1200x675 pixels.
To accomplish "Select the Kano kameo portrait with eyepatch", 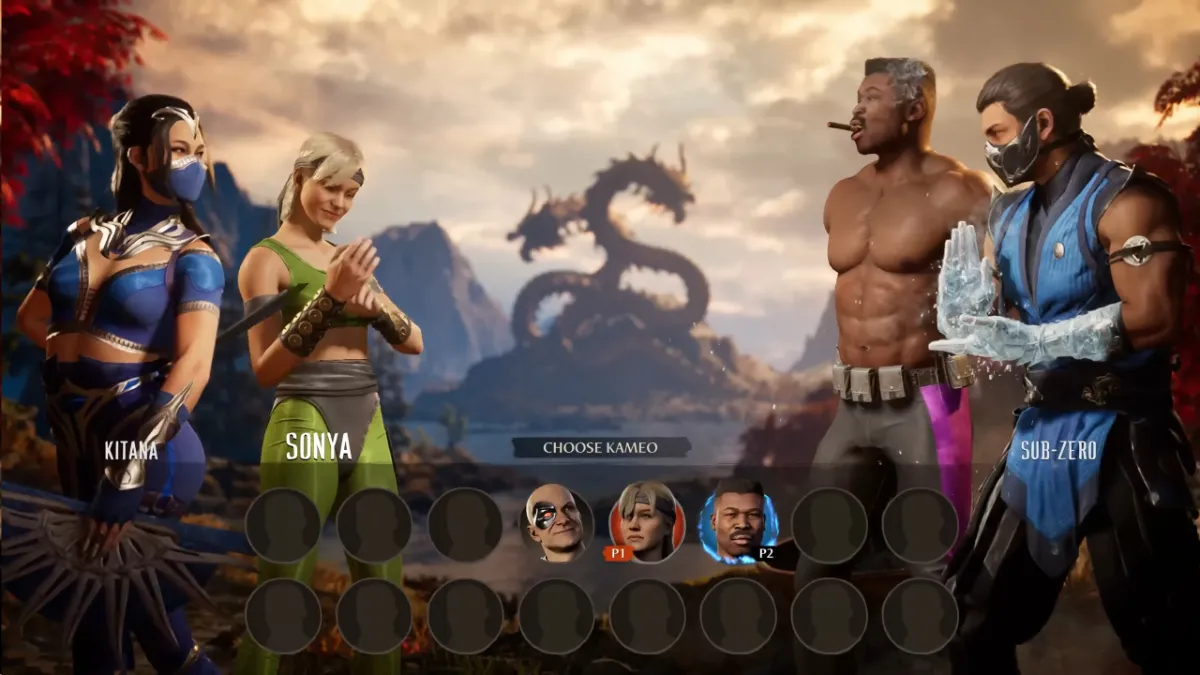I will click(557, 524).
